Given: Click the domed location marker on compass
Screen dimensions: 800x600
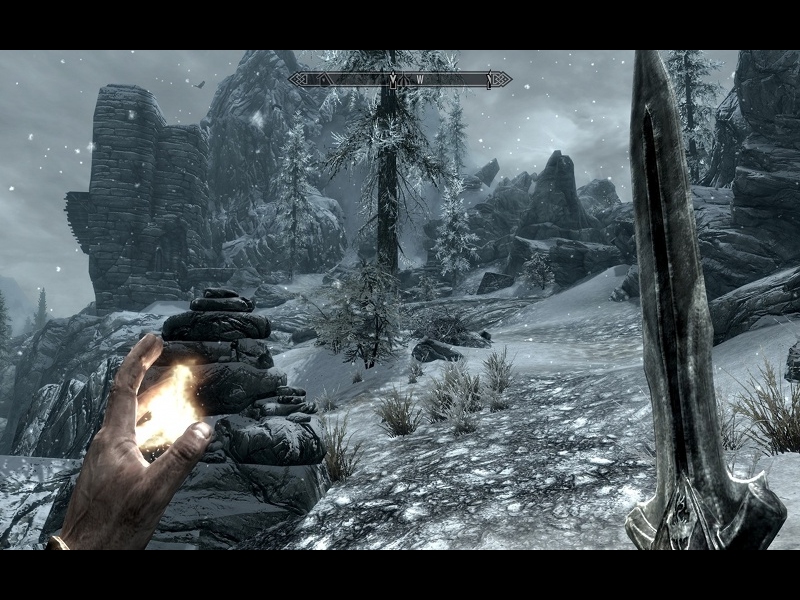Looking at the screenshot, I should click(403, 80).
